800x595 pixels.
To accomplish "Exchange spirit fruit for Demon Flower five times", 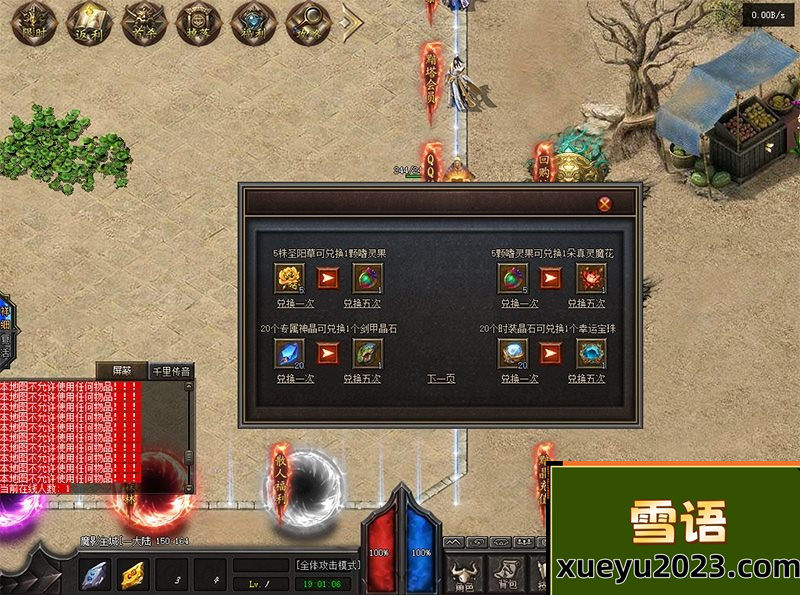I will coord(586,303).
